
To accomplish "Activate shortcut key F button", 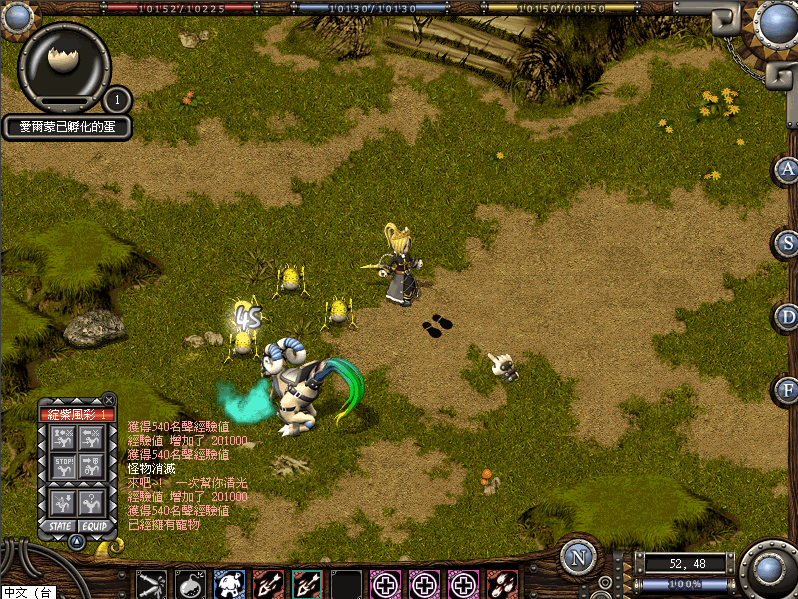I will pyautogui.click(x=787, y=389).
